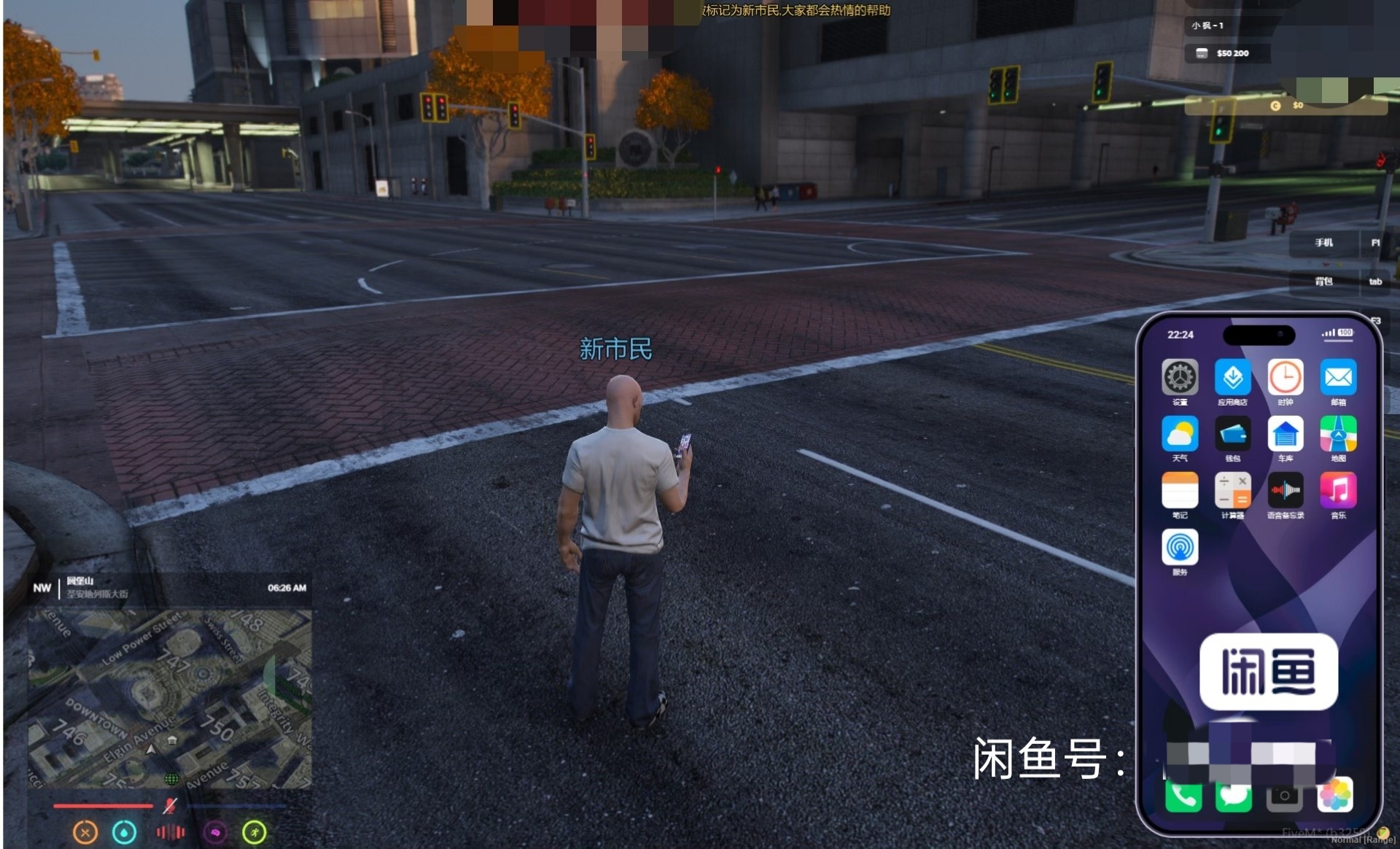The image size is (1400, 849).
Task: Open the green Messages dock icon
Action: (x=1233, y=796)
